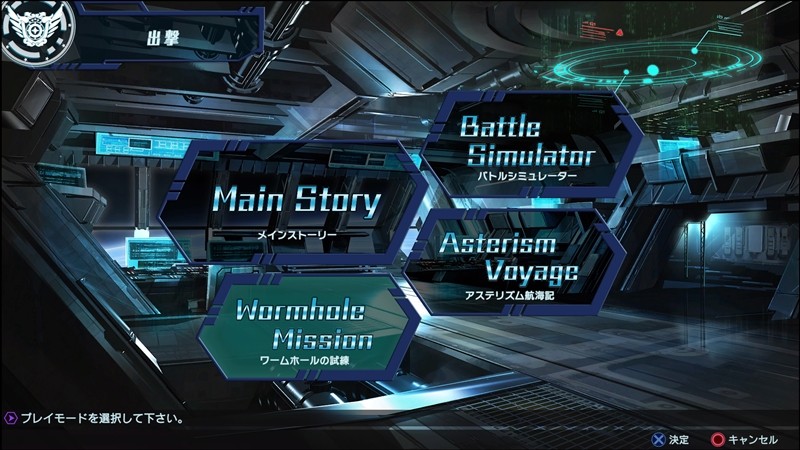Screen dimensions: 800x450
Task: Open the Main Story mode
Action: point(297,204)
